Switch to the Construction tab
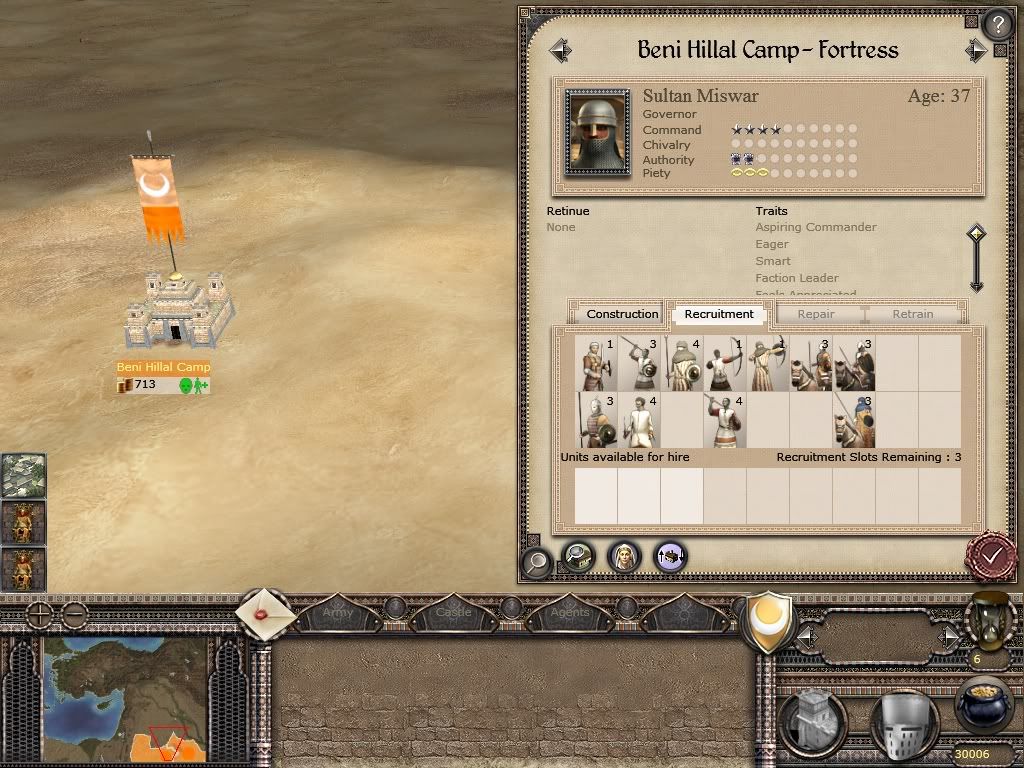 pyautogui.click(x=622, y=314)
